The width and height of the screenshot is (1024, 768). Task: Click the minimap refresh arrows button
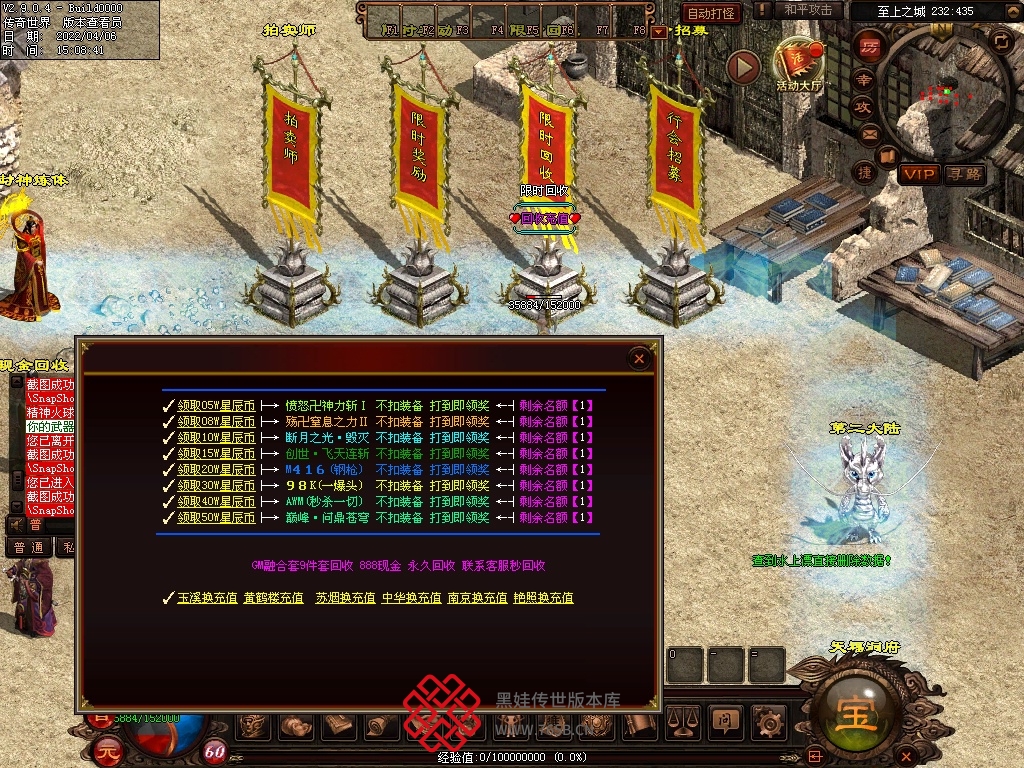(x=1001, y=40)
